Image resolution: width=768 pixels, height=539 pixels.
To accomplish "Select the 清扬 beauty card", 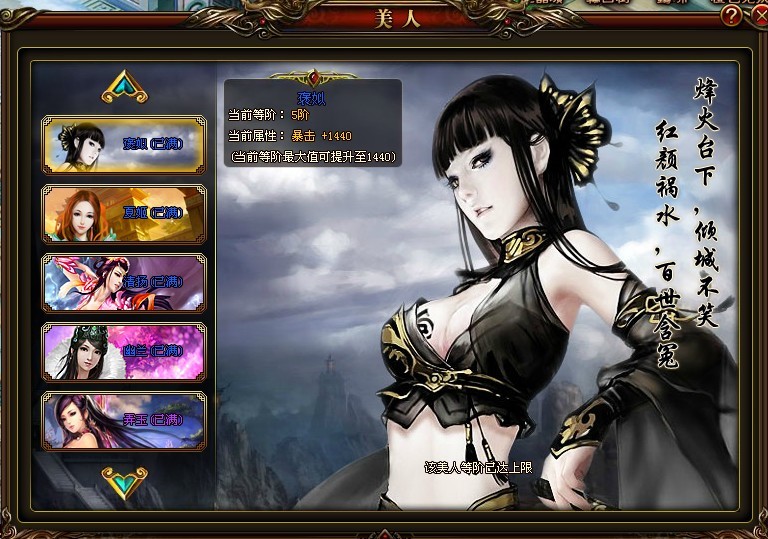I will click(x=124, y=283).
